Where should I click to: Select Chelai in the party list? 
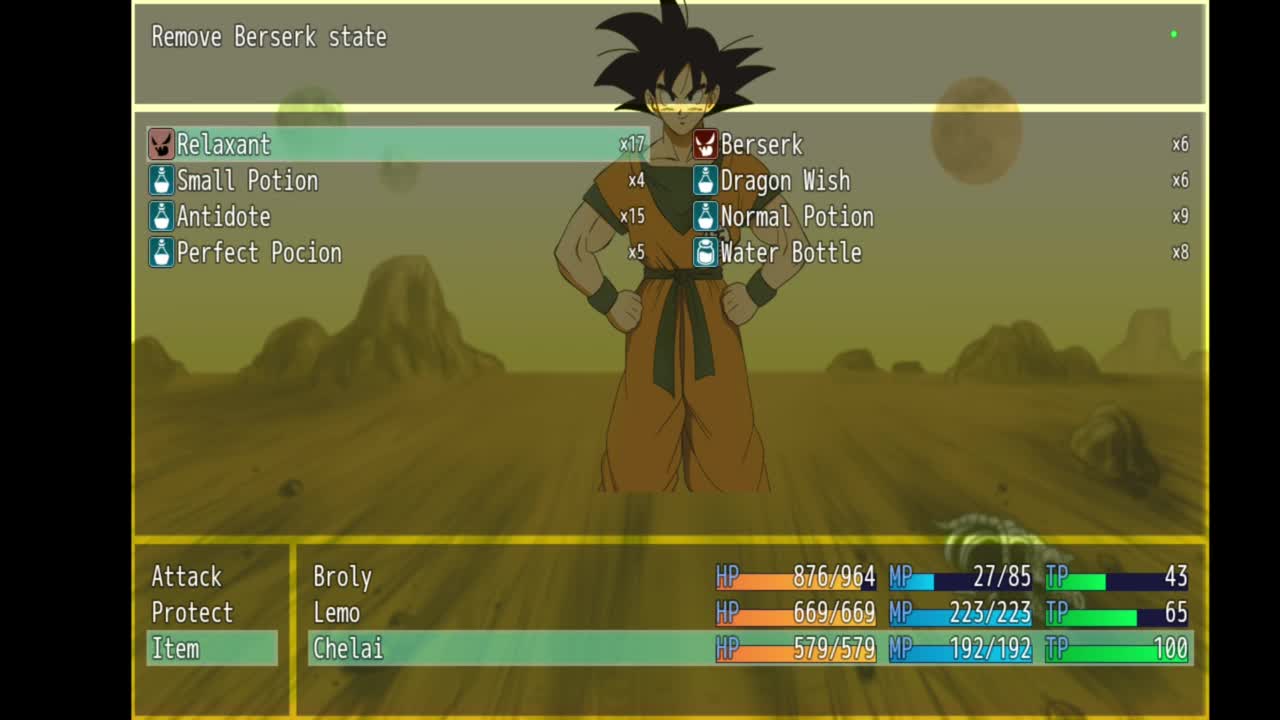(x=348, y=649)
